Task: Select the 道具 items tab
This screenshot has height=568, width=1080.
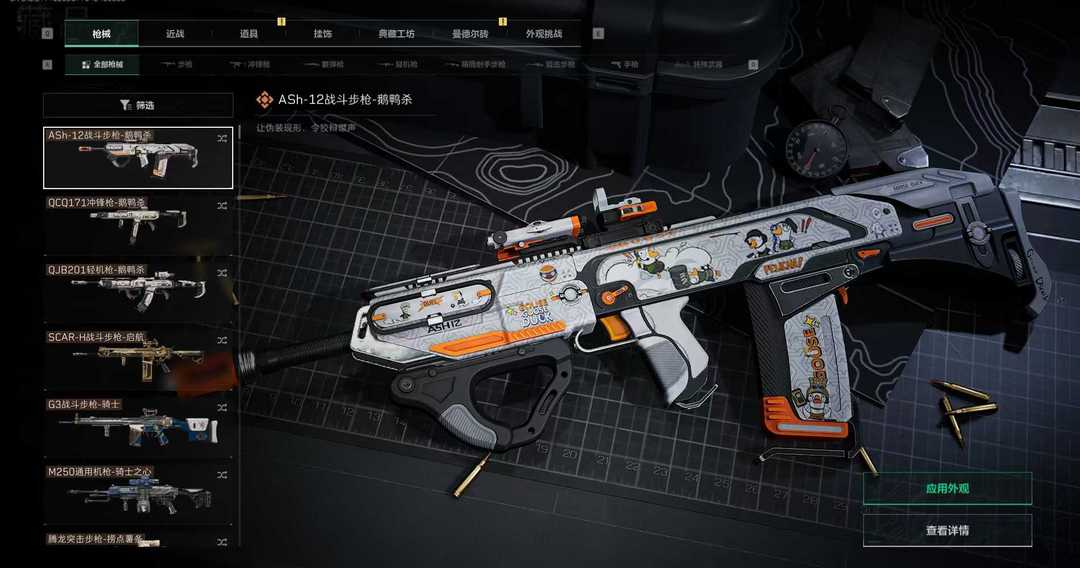Action: [249, 34]
